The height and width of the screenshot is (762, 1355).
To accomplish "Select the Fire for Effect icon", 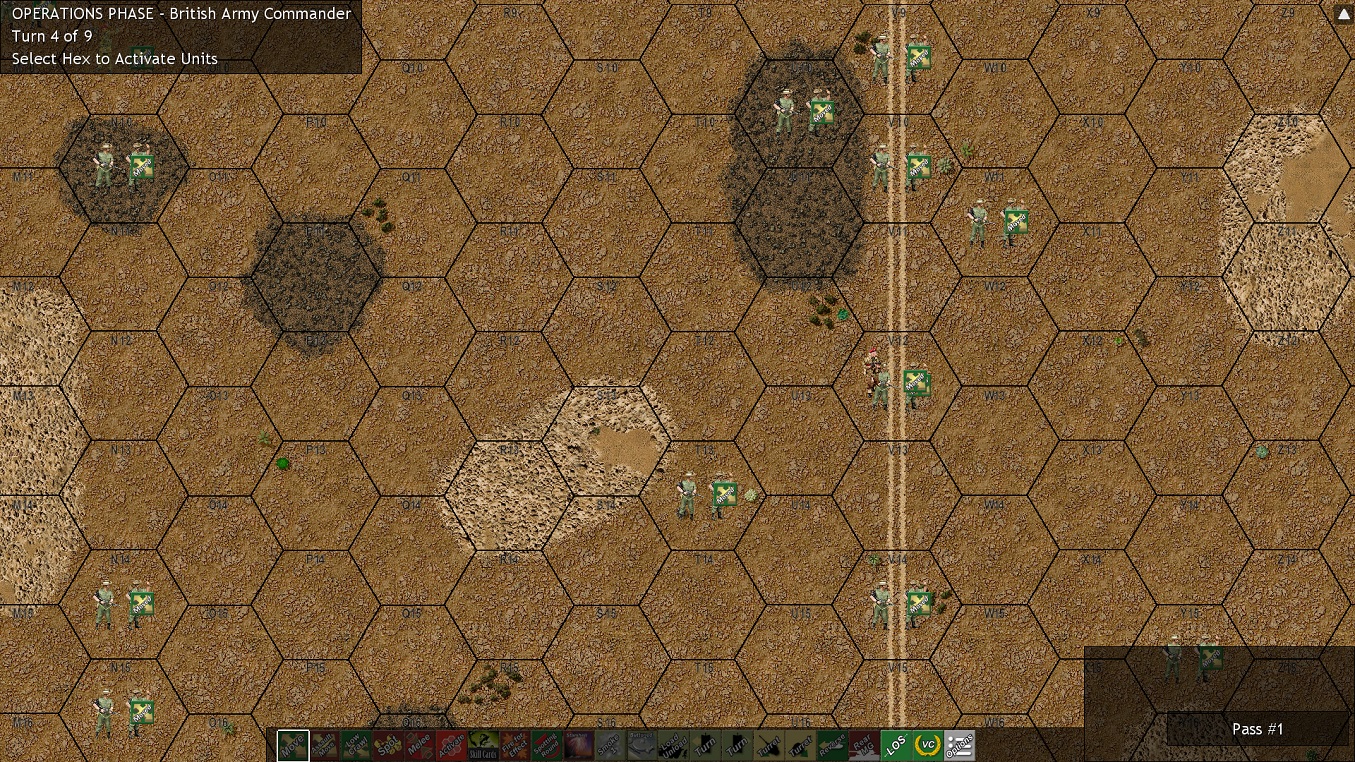I will point(517,745).
